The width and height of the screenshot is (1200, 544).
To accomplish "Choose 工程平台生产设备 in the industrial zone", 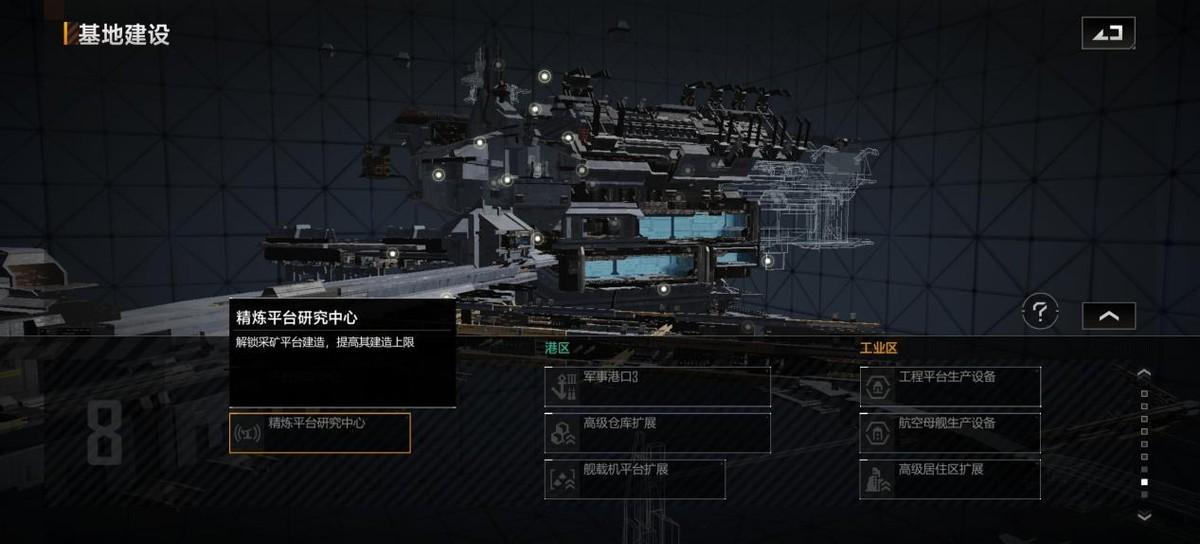I will (950, 386).
